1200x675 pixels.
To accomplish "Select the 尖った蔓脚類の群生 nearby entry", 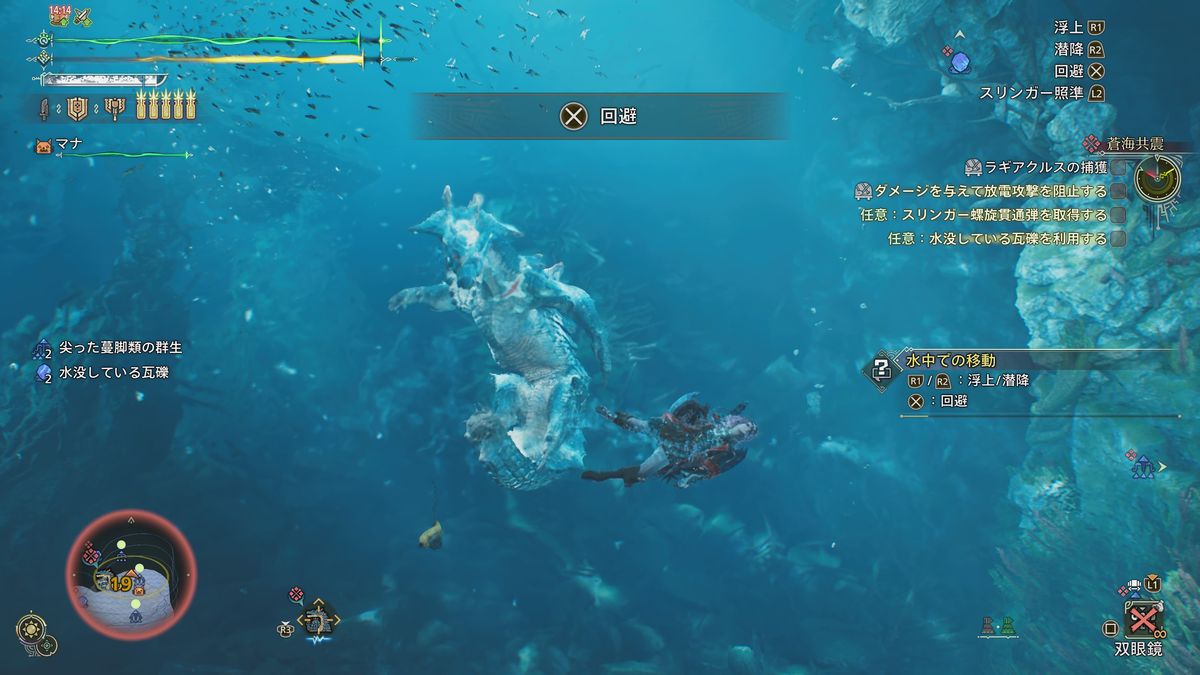I will (x=120, y=348).
